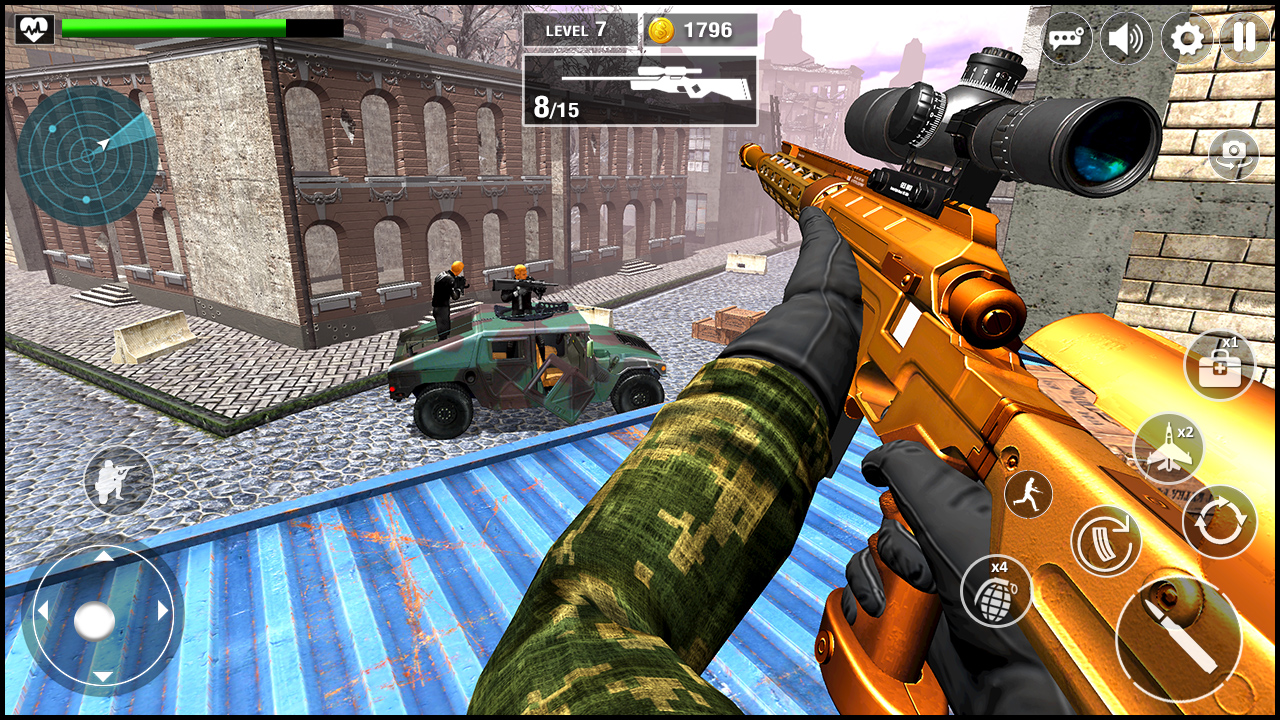Select the crouching soldier stance icon
The image size is (1280, 720).
[x=119, y=481]
